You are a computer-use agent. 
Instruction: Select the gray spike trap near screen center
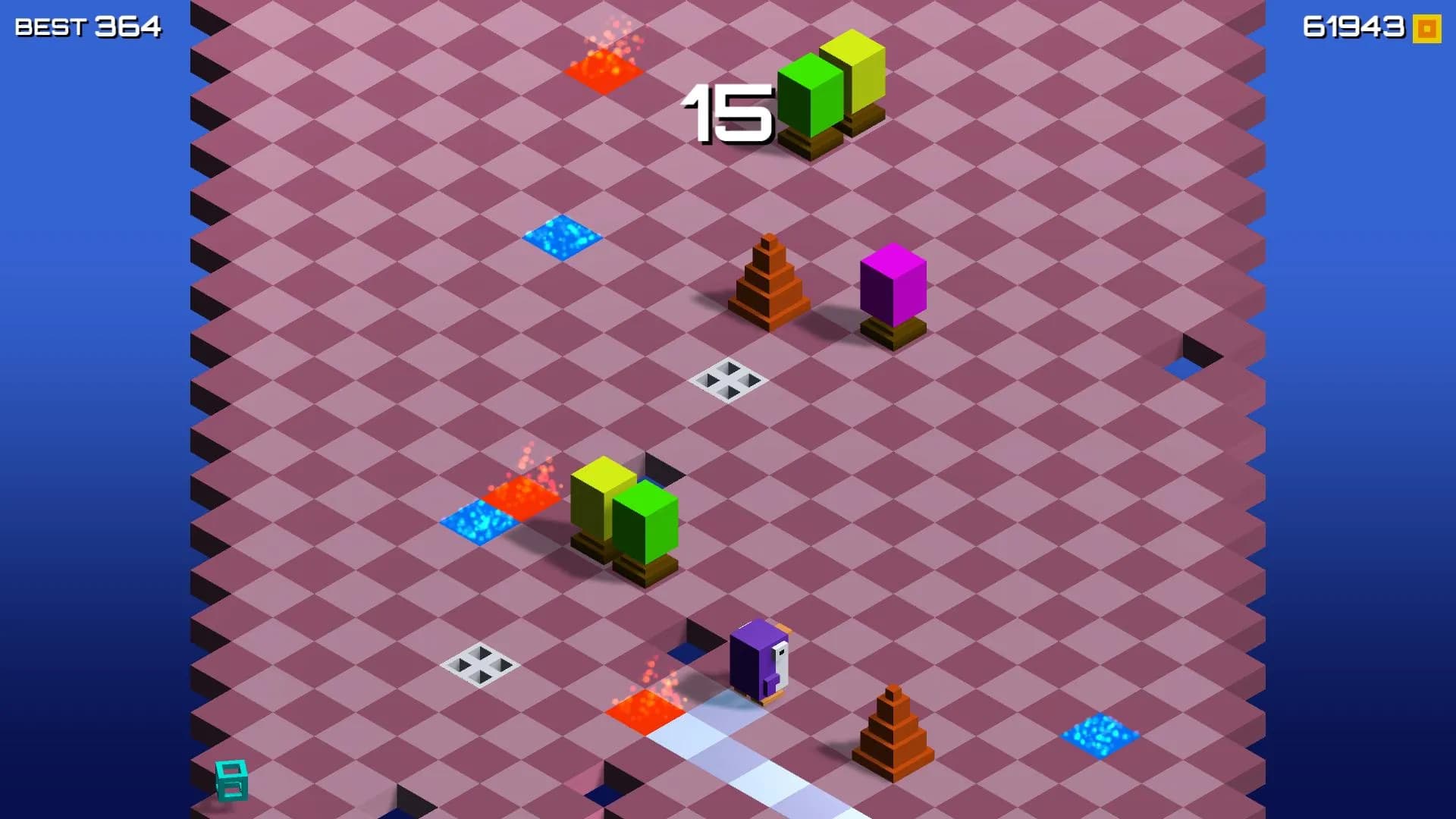click(728, 379)
